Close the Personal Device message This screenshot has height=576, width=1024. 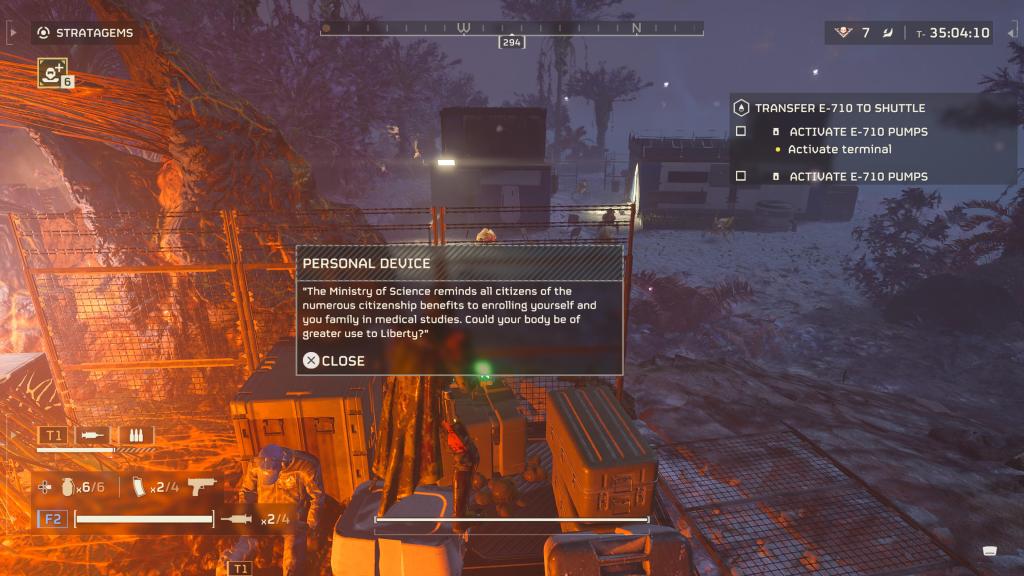pyautogui.click(x=335, y=361)
